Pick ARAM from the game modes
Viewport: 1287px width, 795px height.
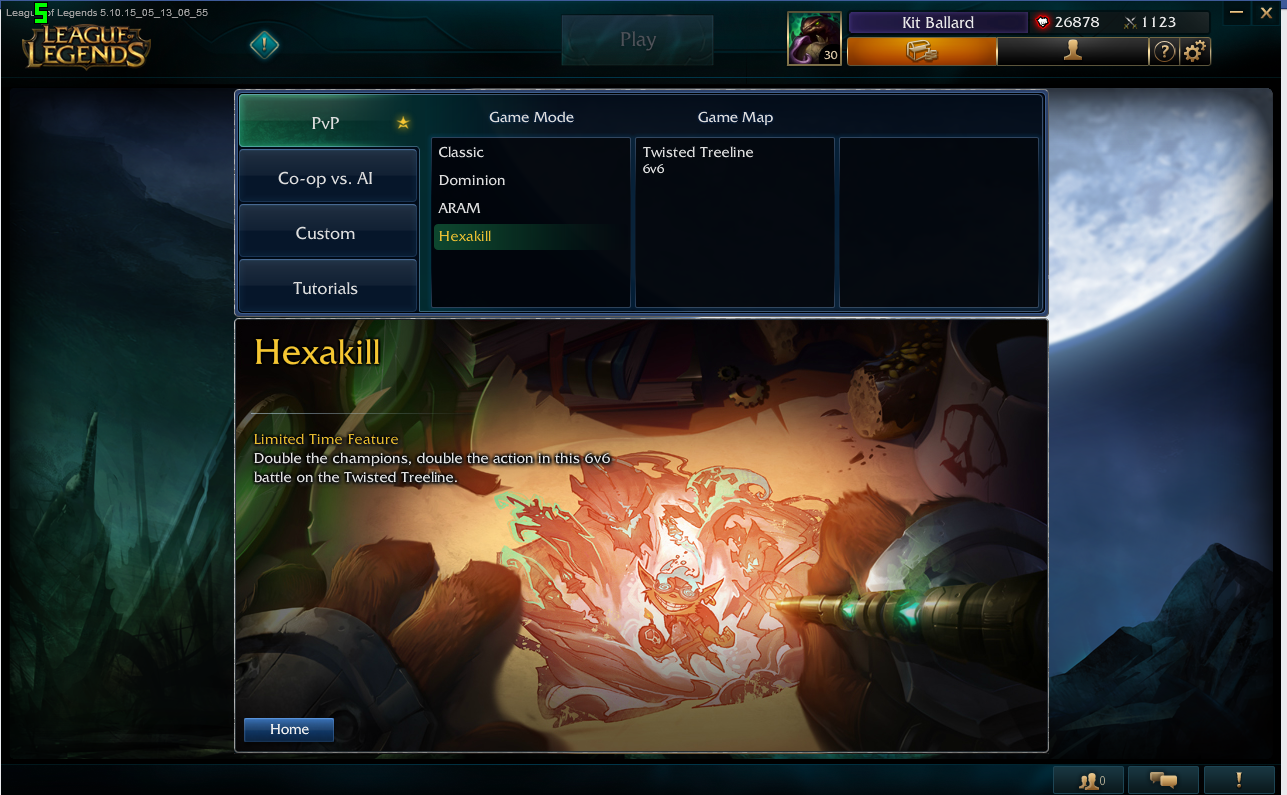(460, 208)
